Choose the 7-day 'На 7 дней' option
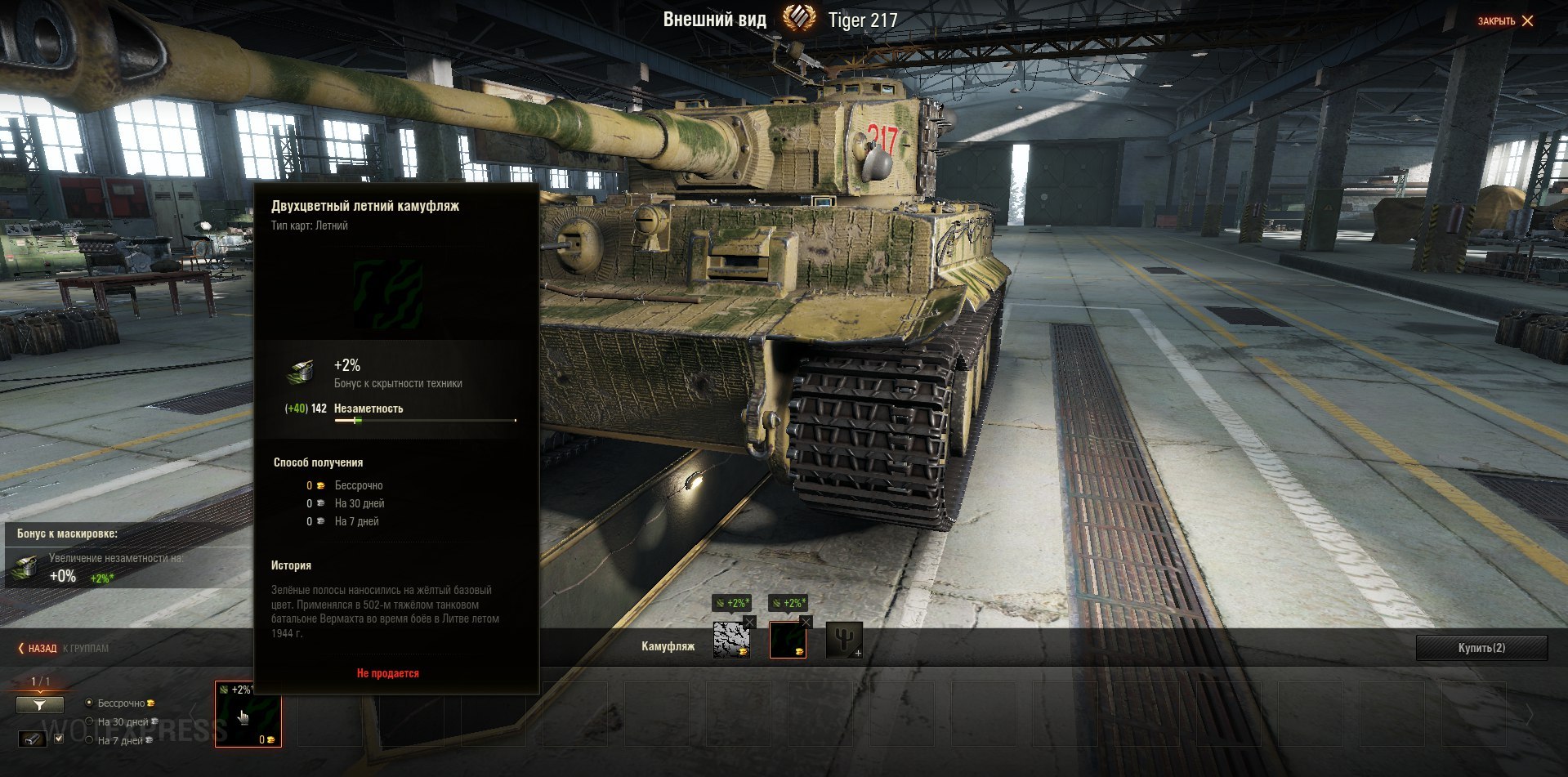 (90, 740)
